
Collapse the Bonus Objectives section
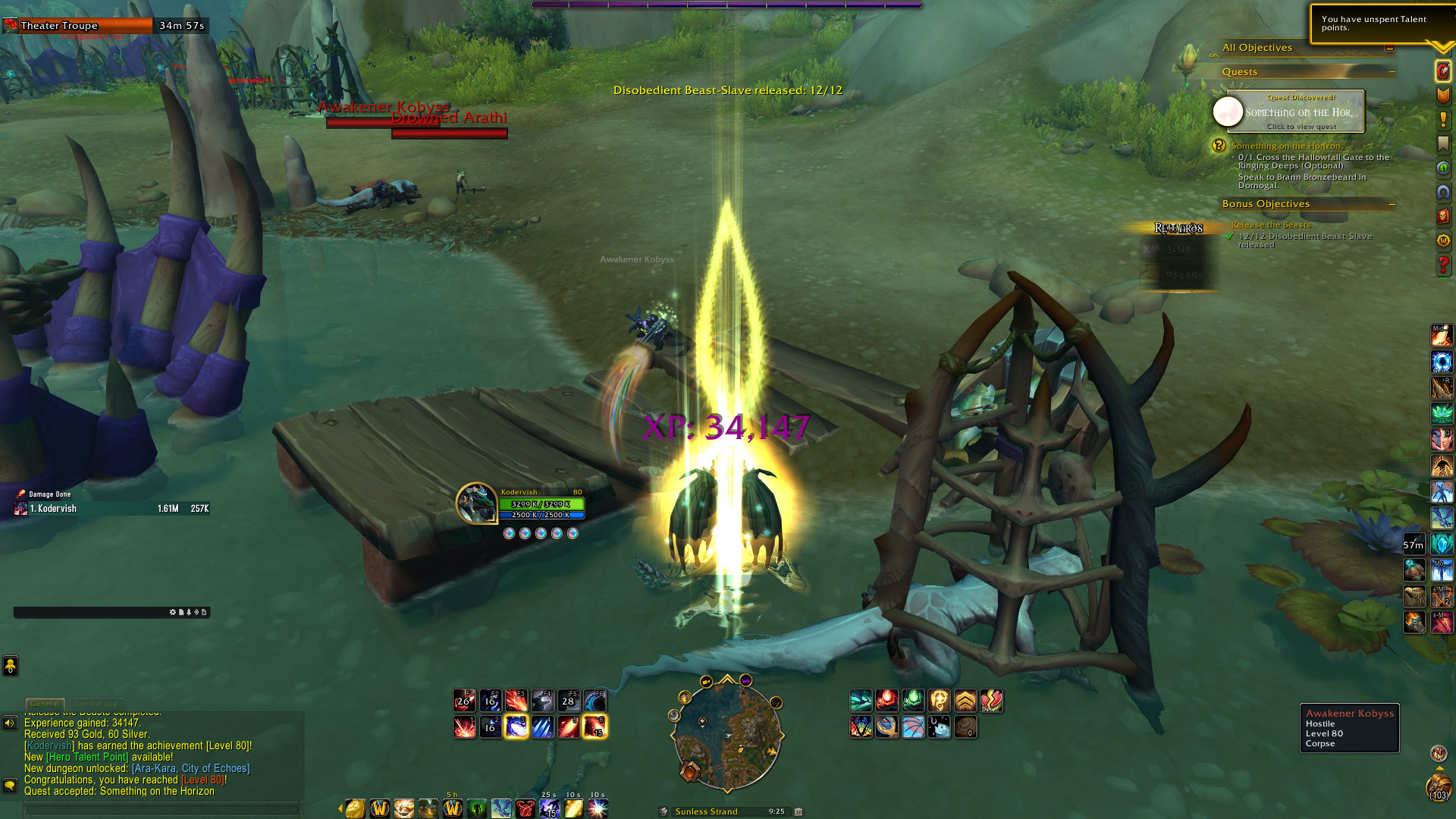click(x=1392, y=204)
